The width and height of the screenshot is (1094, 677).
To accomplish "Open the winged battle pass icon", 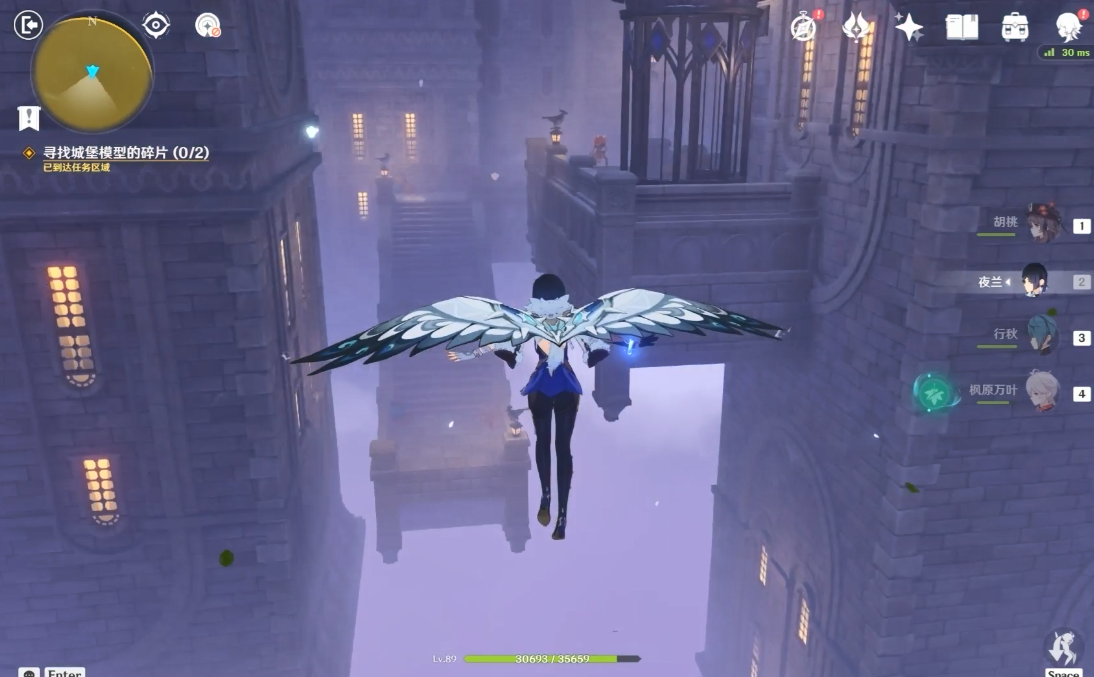I will [856, 27].
